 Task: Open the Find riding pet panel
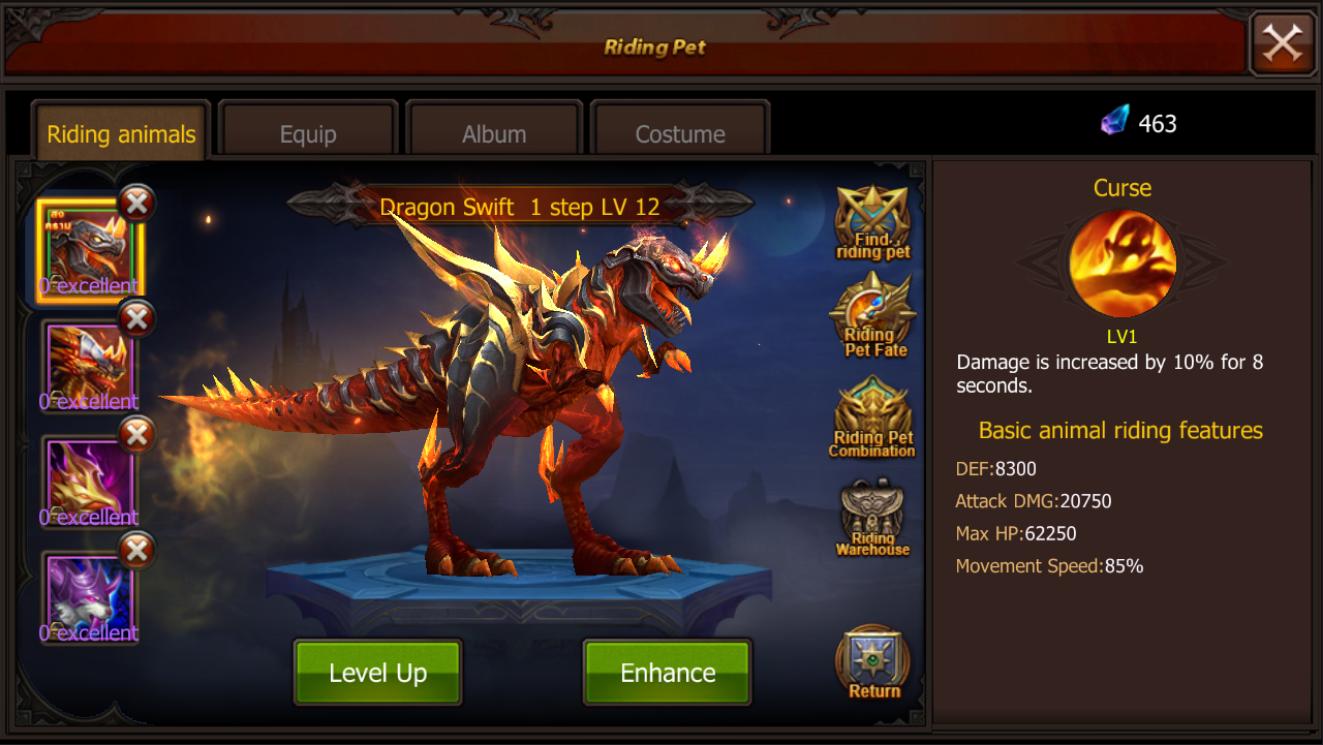[873, 223]
